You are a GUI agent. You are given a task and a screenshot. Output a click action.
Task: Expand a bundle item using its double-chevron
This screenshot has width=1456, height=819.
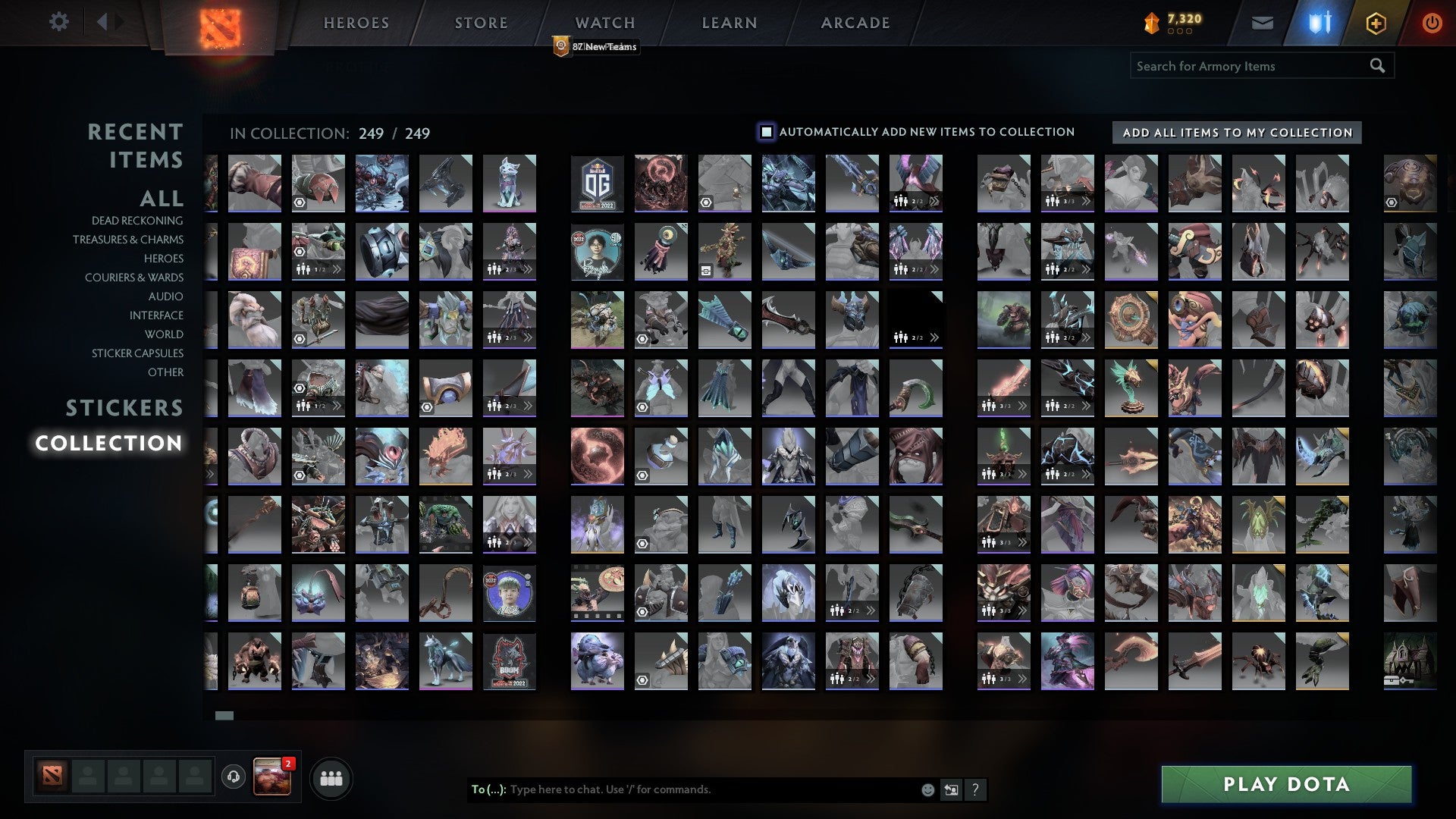click(935, 201)
